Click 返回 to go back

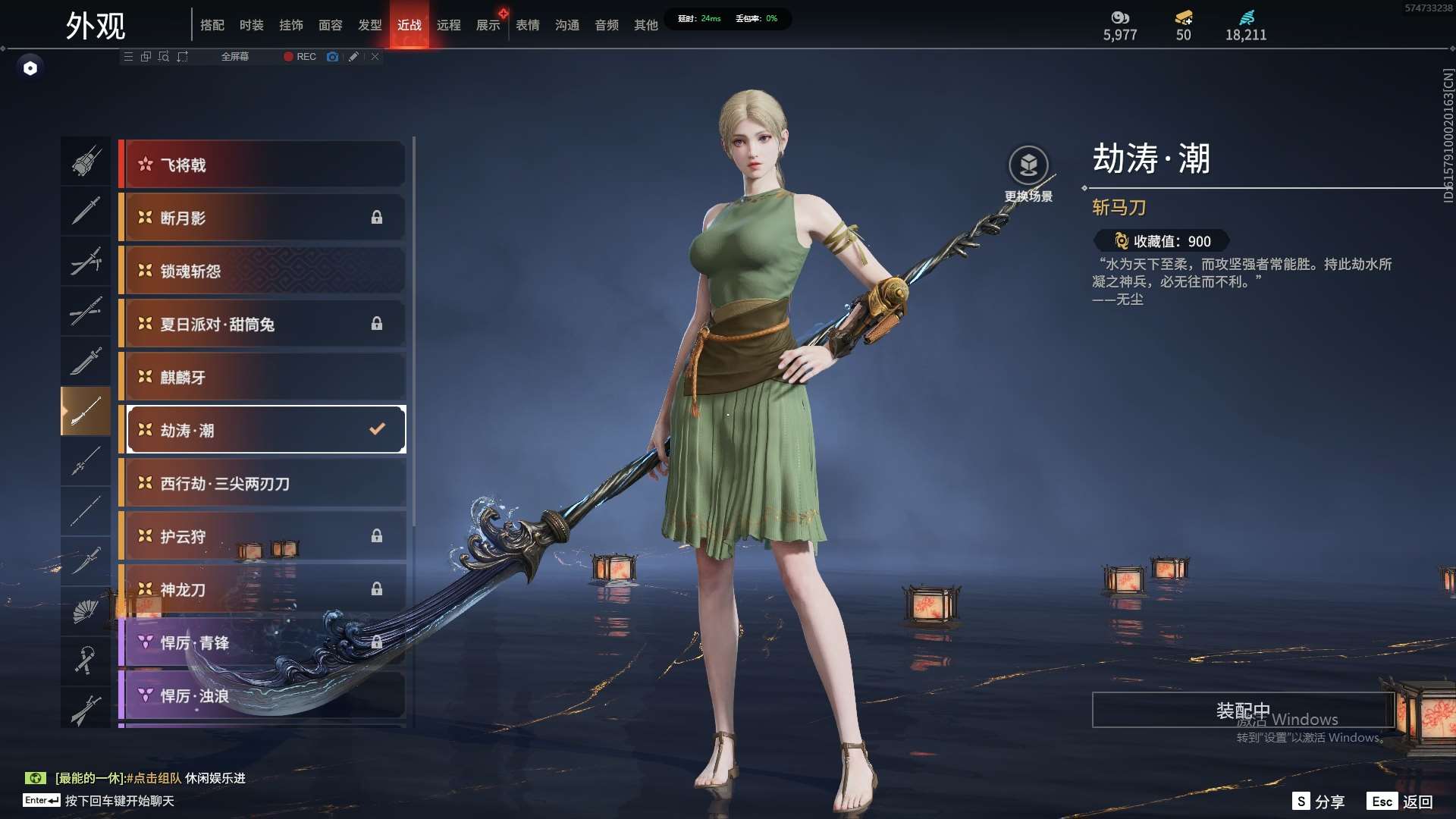pyautogui.click(x=1401, y=801)
